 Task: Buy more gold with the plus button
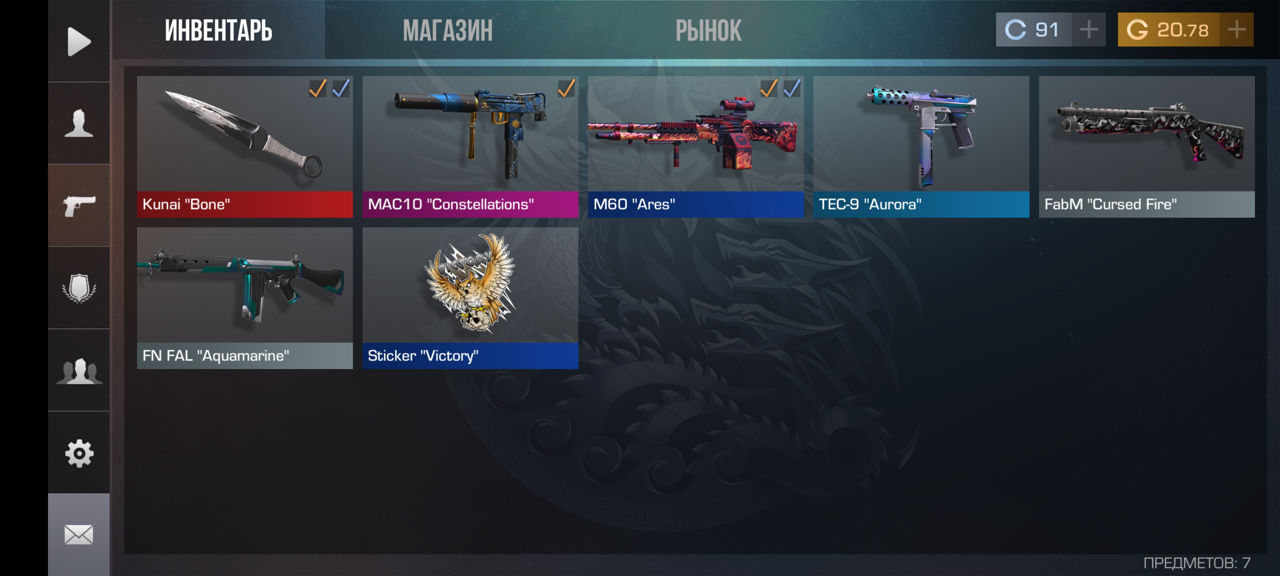(1237, 30)
